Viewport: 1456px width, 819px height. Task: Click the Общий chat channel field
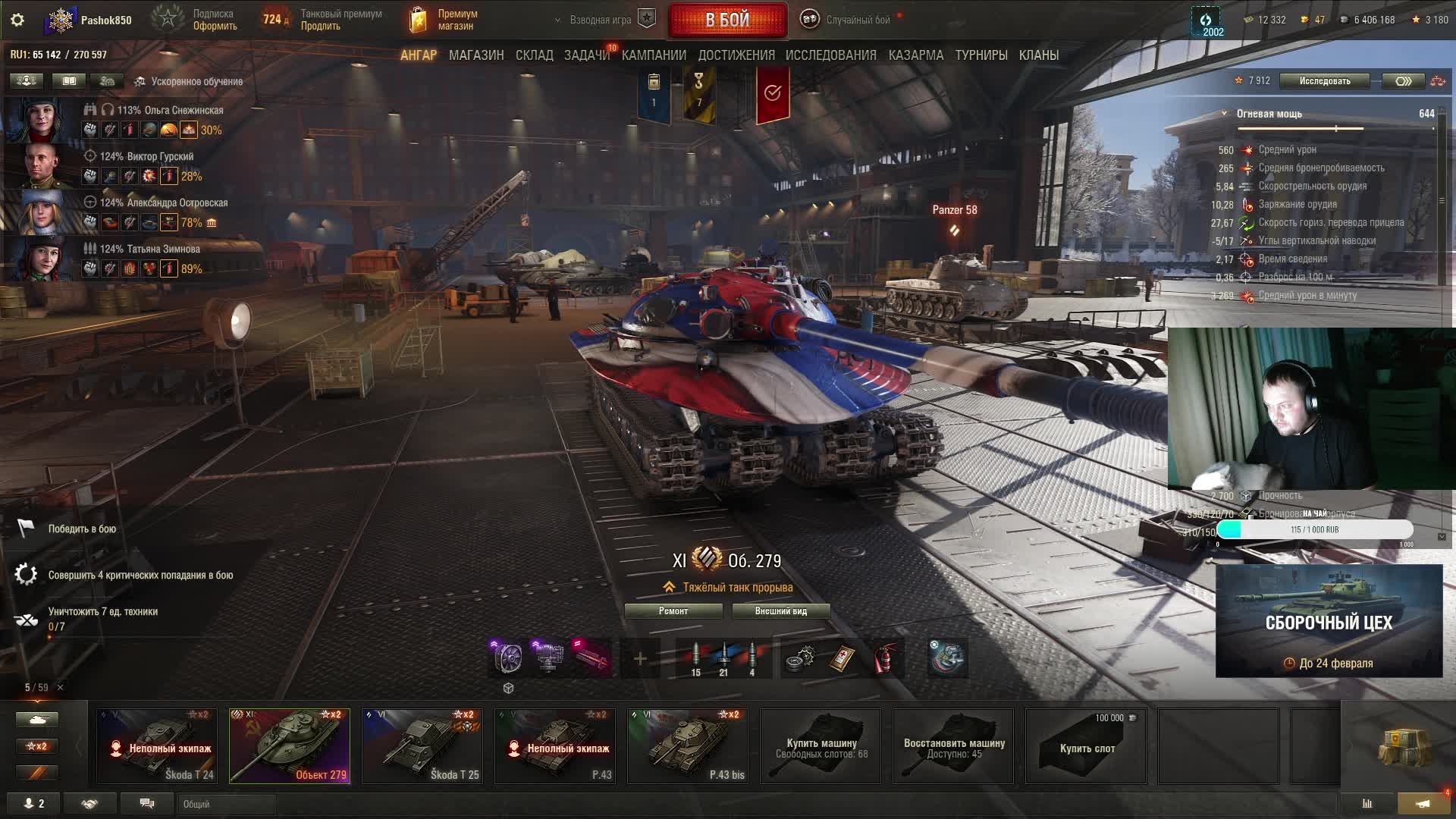click(x=226, y=804)
